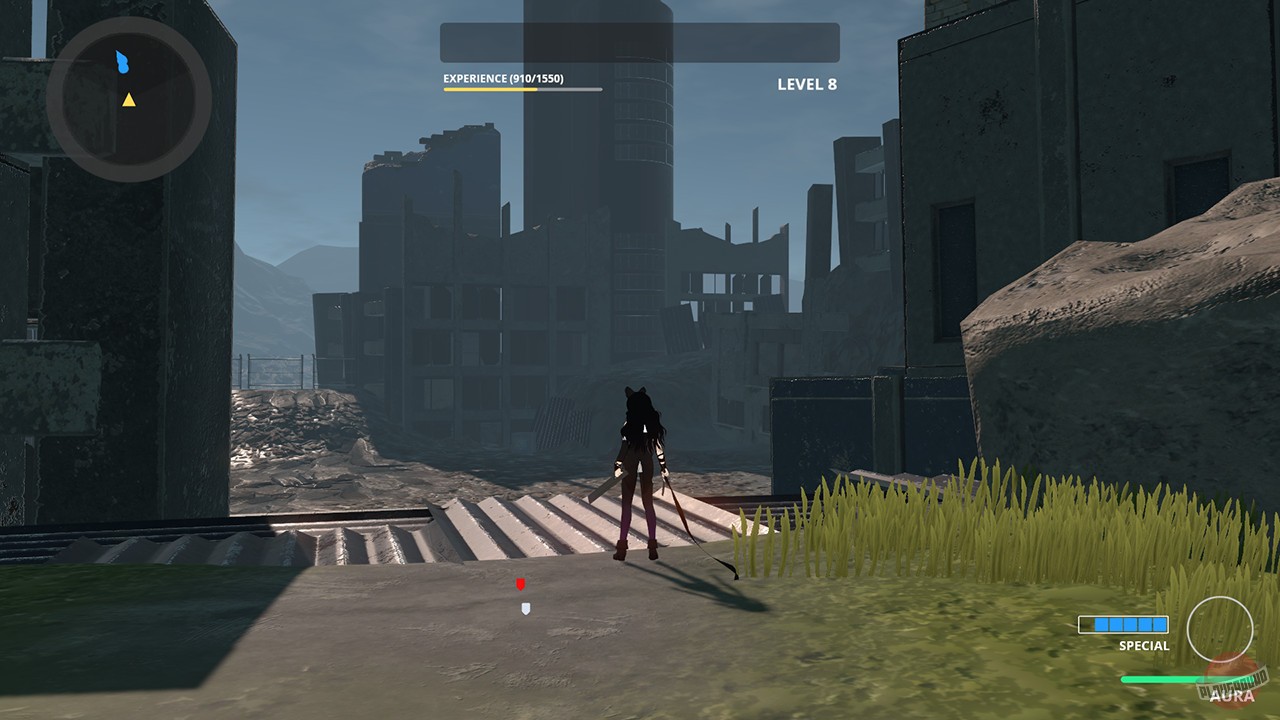Expand the health bar info
This screenshot has width=1280, height=720.
(x=638, y=44)
